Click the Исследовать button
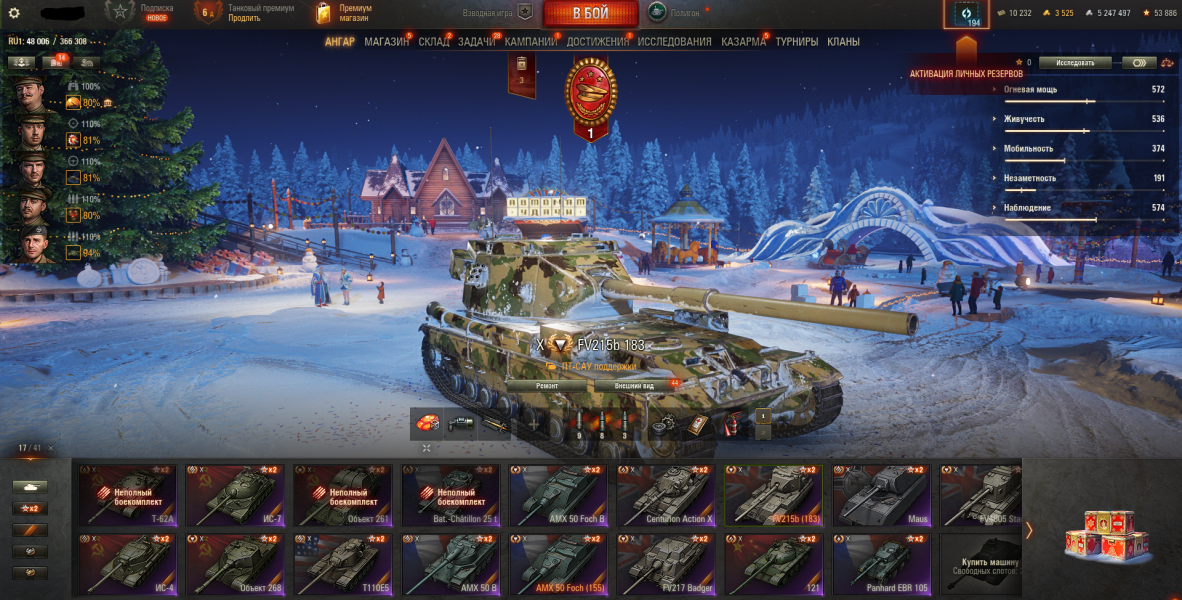Image resolution: width=1182 pixels, height=600 pixels. (1074, 62)
